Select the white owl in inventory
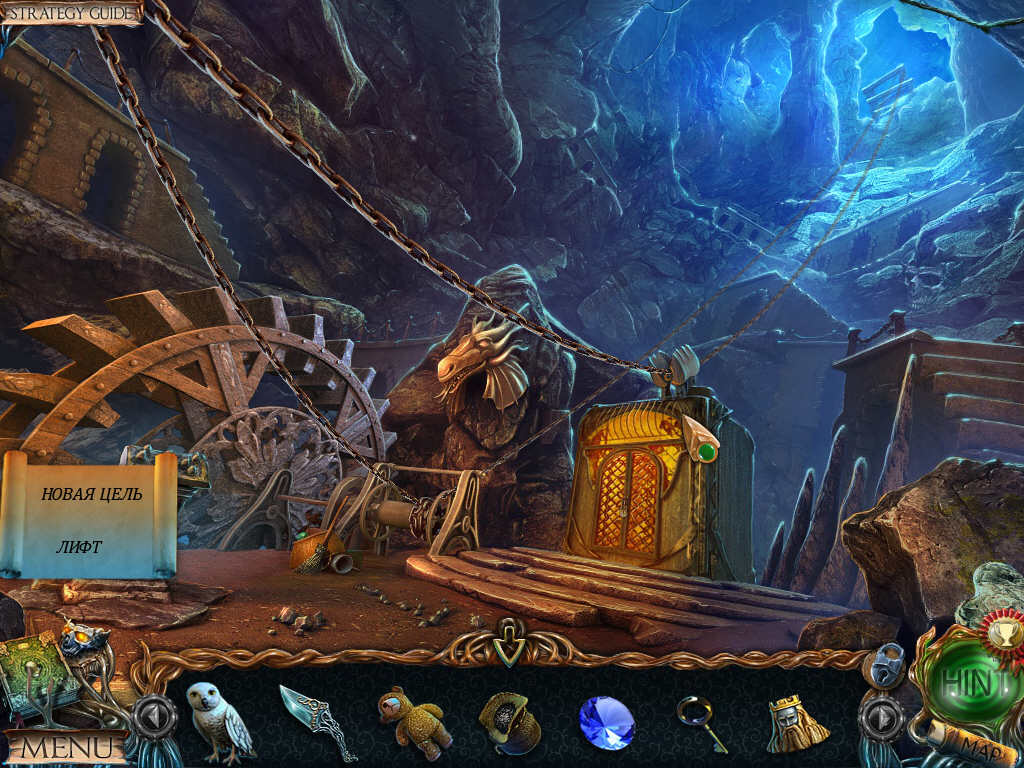The height and width of the screenshot is (768, 1024). (x=219, y=717)
